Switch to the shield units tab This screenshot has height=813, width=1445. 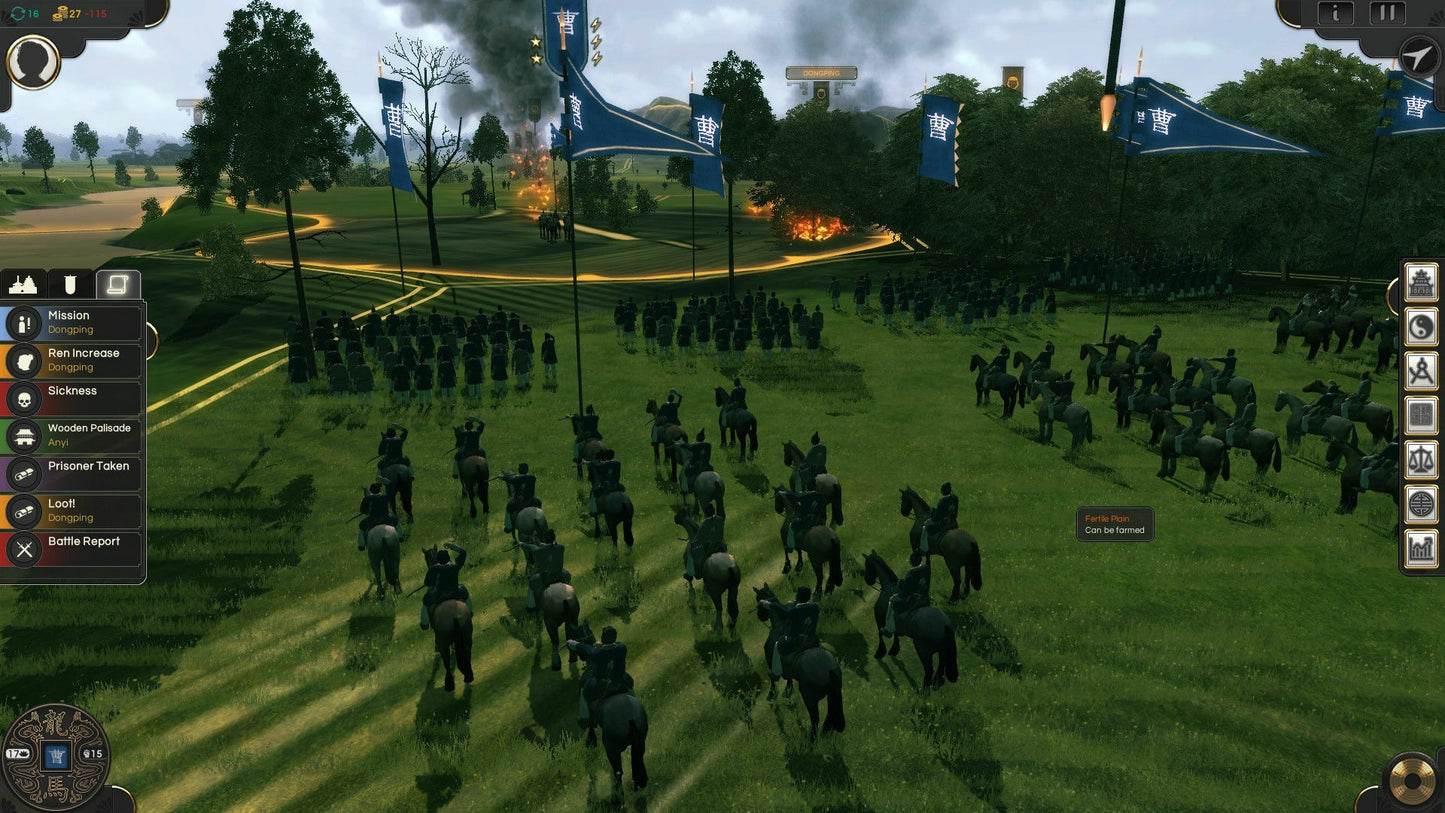coord(68,284)
